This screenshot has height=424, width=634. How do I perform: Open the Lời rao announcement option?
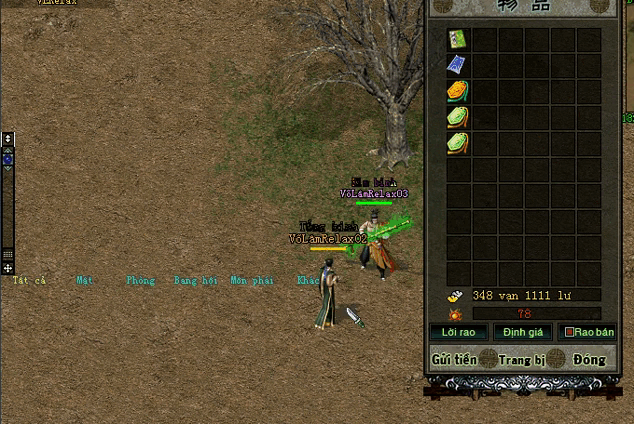click(458, 332)
